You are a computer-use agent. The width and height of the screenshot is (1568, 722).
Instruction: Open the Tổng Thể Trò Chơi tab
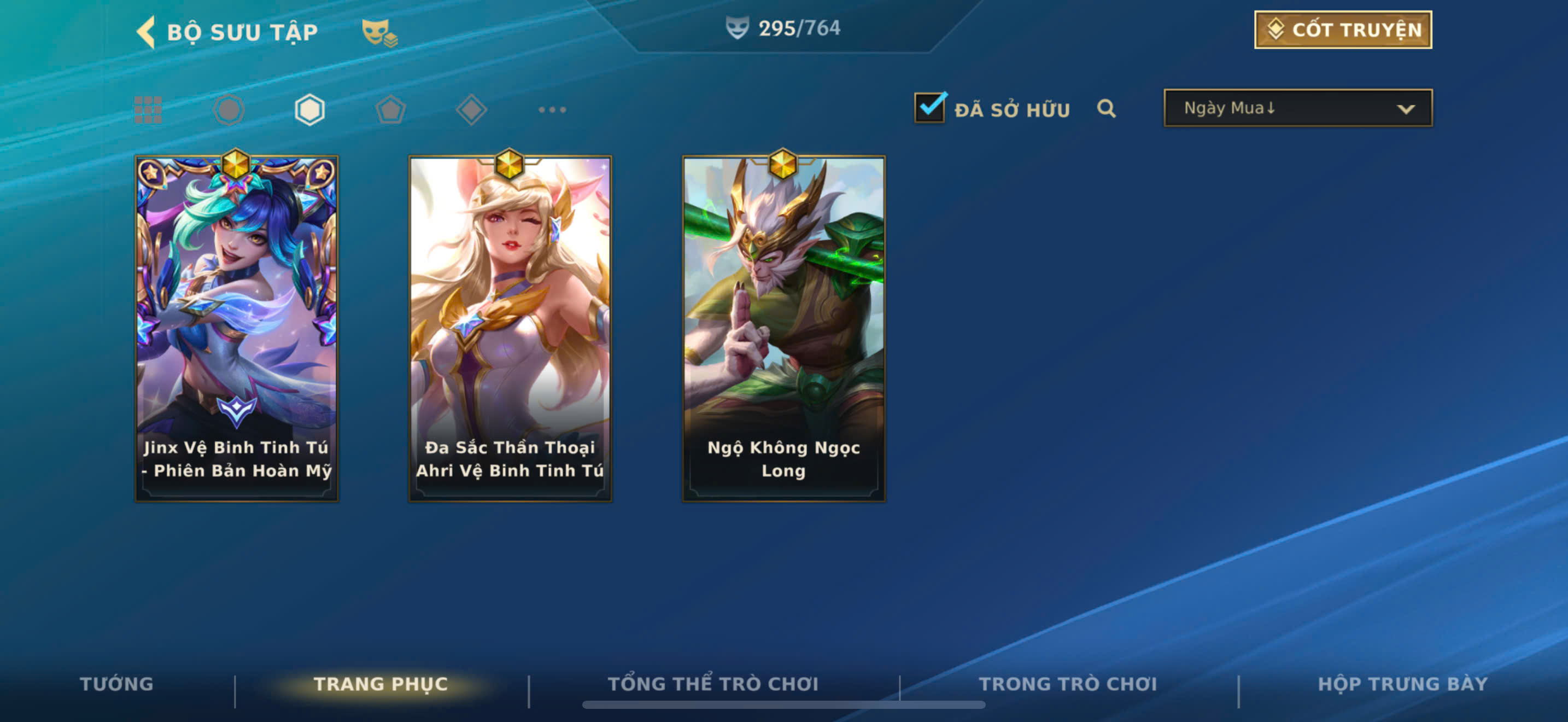[713, 684]
